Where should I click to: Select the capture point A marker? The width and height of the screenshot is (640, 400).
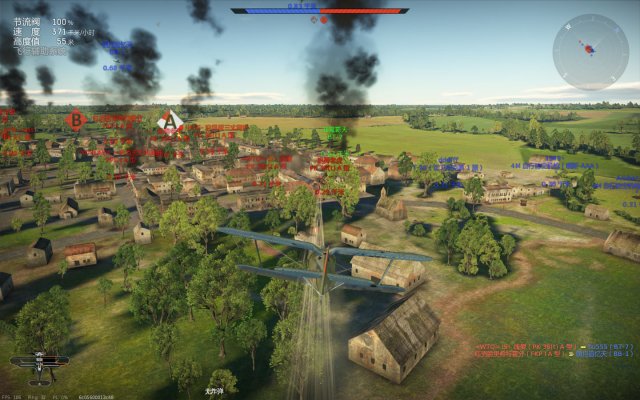pos(171,123)
